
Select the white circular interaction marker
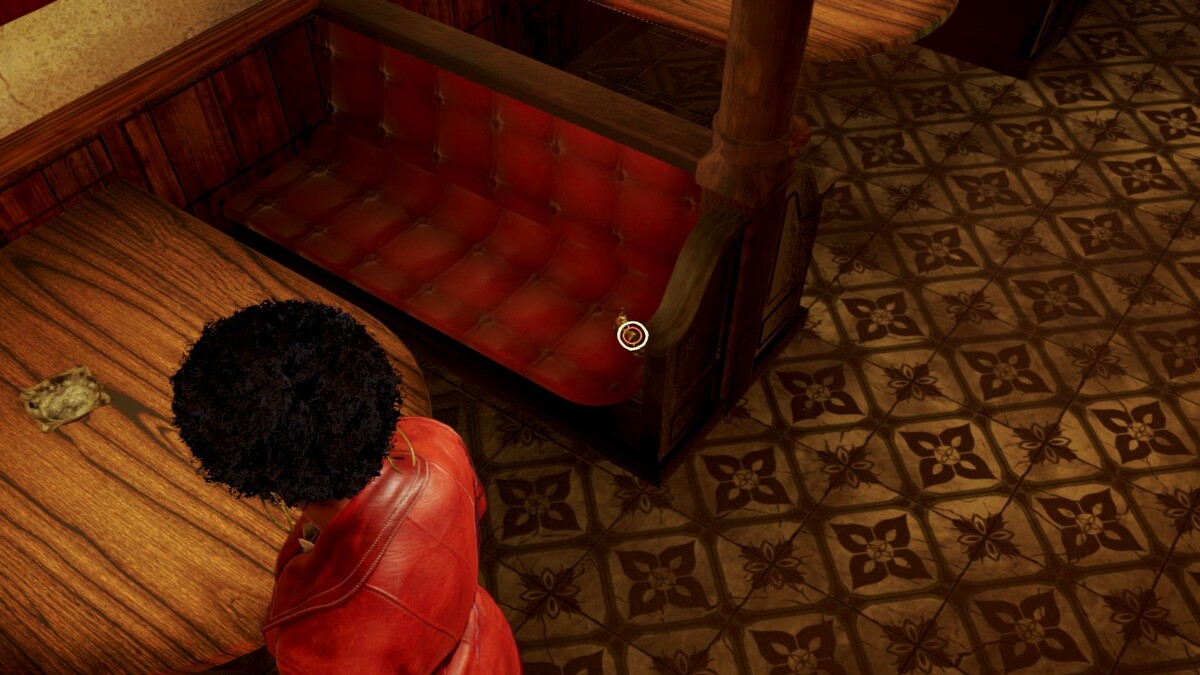632,335
